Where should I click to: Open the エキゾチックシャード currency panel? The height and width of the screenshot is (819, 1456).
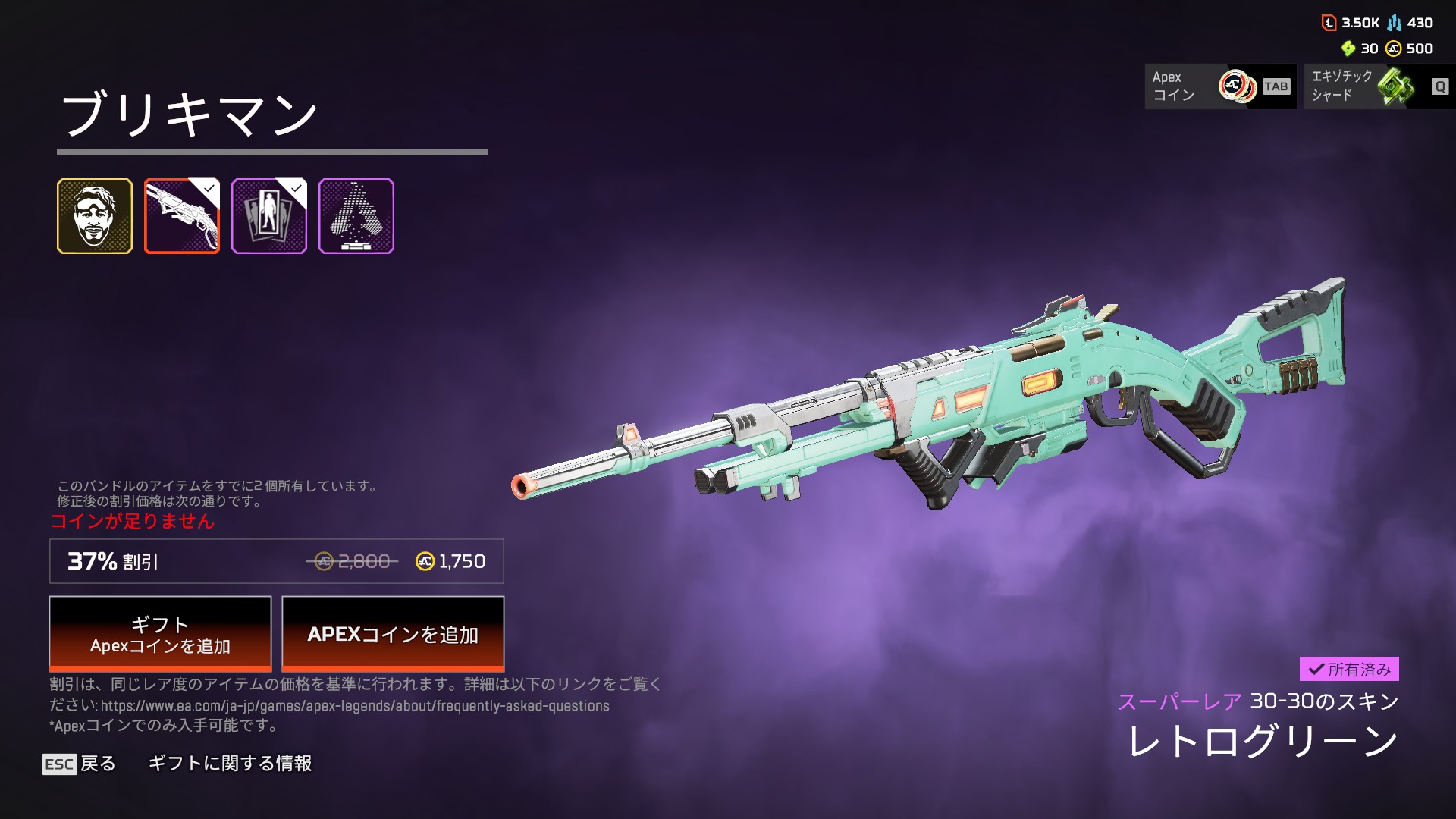(1379, 86)
